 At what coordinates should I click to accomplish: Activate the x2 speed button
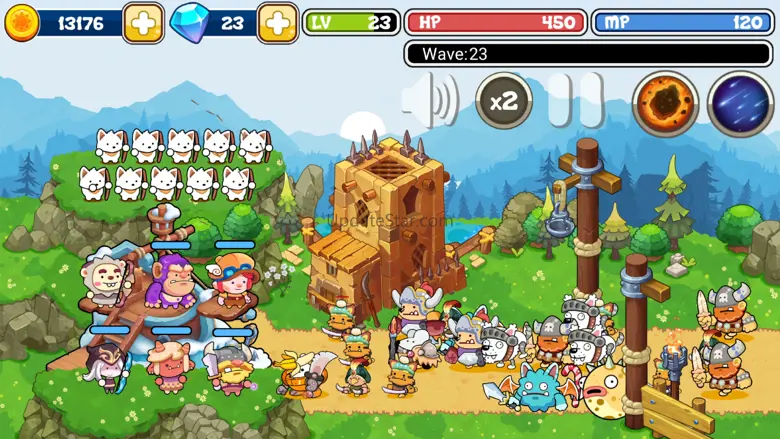tap(504, 101)
